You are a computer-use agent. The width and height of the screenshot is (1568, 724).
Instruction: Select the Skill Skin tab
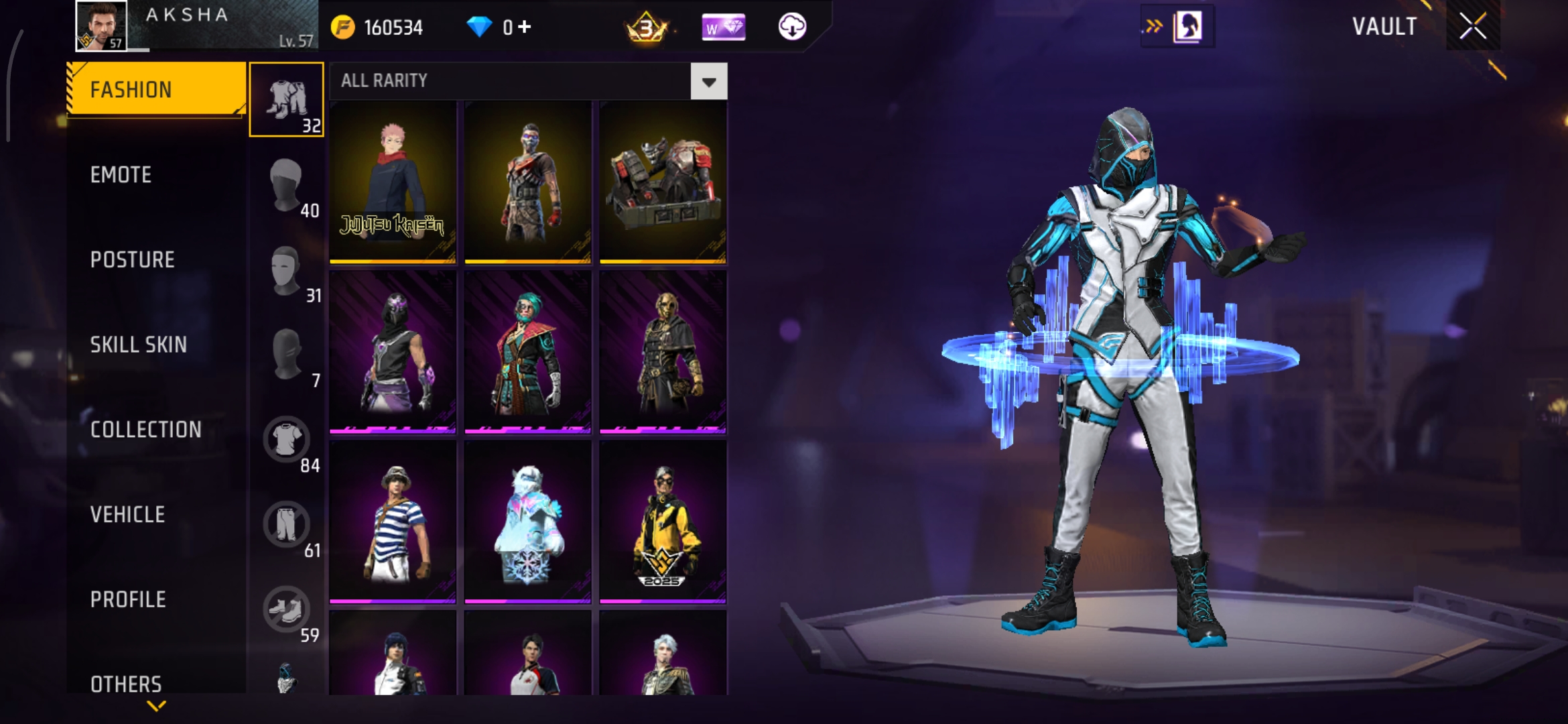[139, 345]
